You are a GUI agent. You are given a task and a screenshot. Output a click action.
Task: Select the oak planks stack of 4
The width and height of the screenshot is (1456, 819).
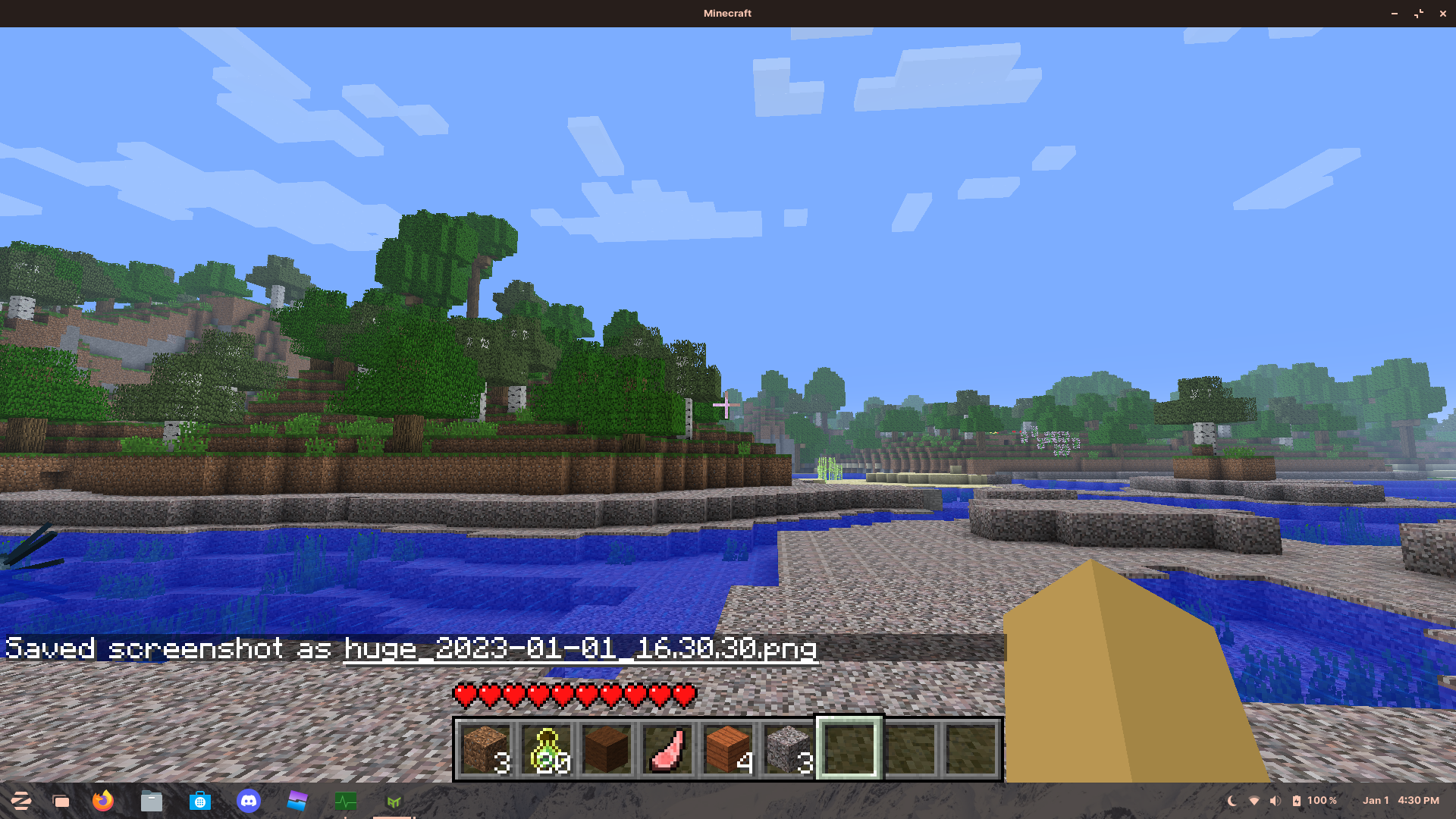(x=726, y=747)
